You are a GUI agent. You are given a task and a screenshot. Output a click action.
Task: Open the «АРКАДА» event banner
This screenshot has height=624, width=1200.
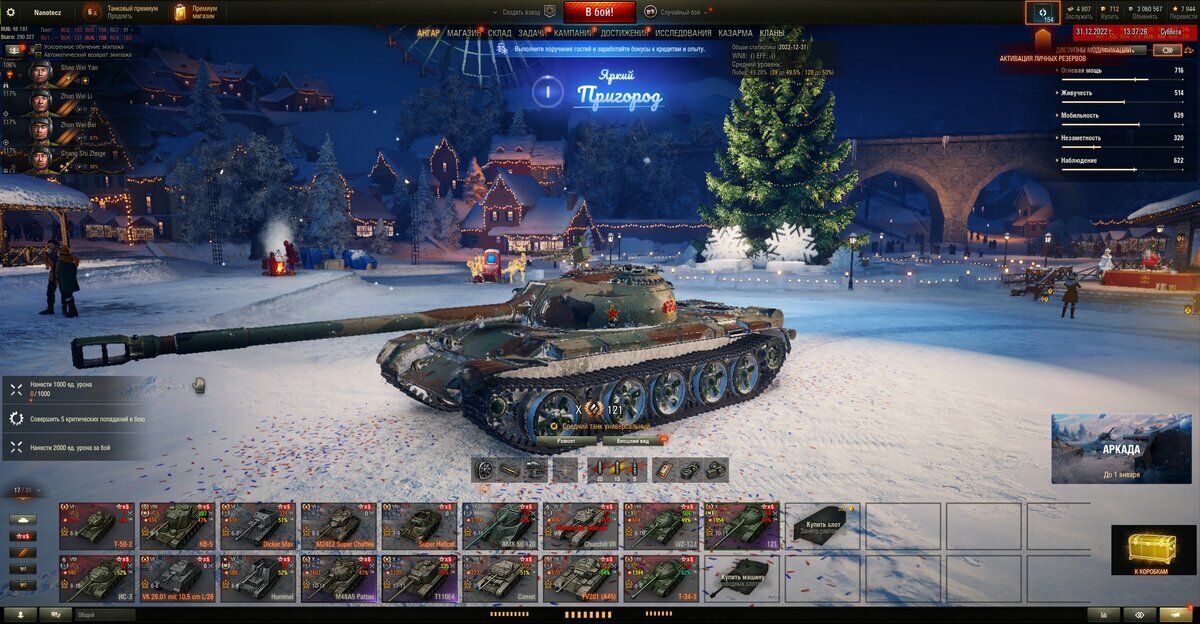1120,449
